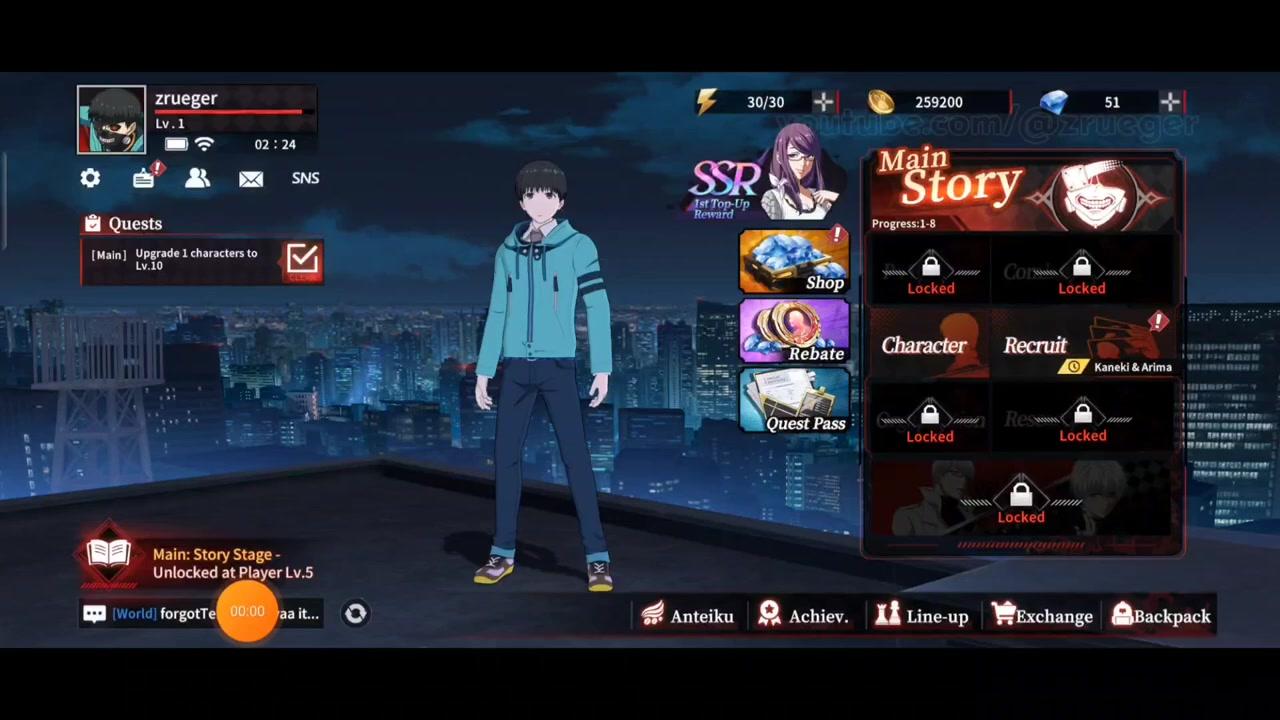Refresh chat with the circular arrow icon
Screen dimensions: 1280x720
[x=356, y=613]
